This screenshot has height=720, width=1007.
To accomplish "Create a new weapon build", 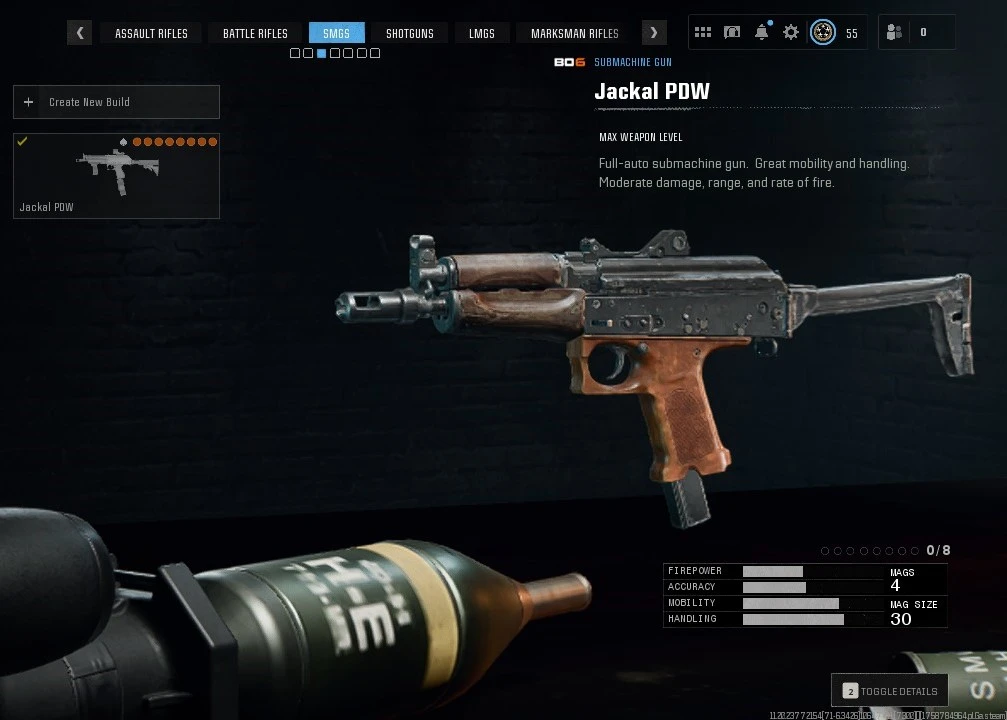I will pyautogui.click(x=116, y=102).
